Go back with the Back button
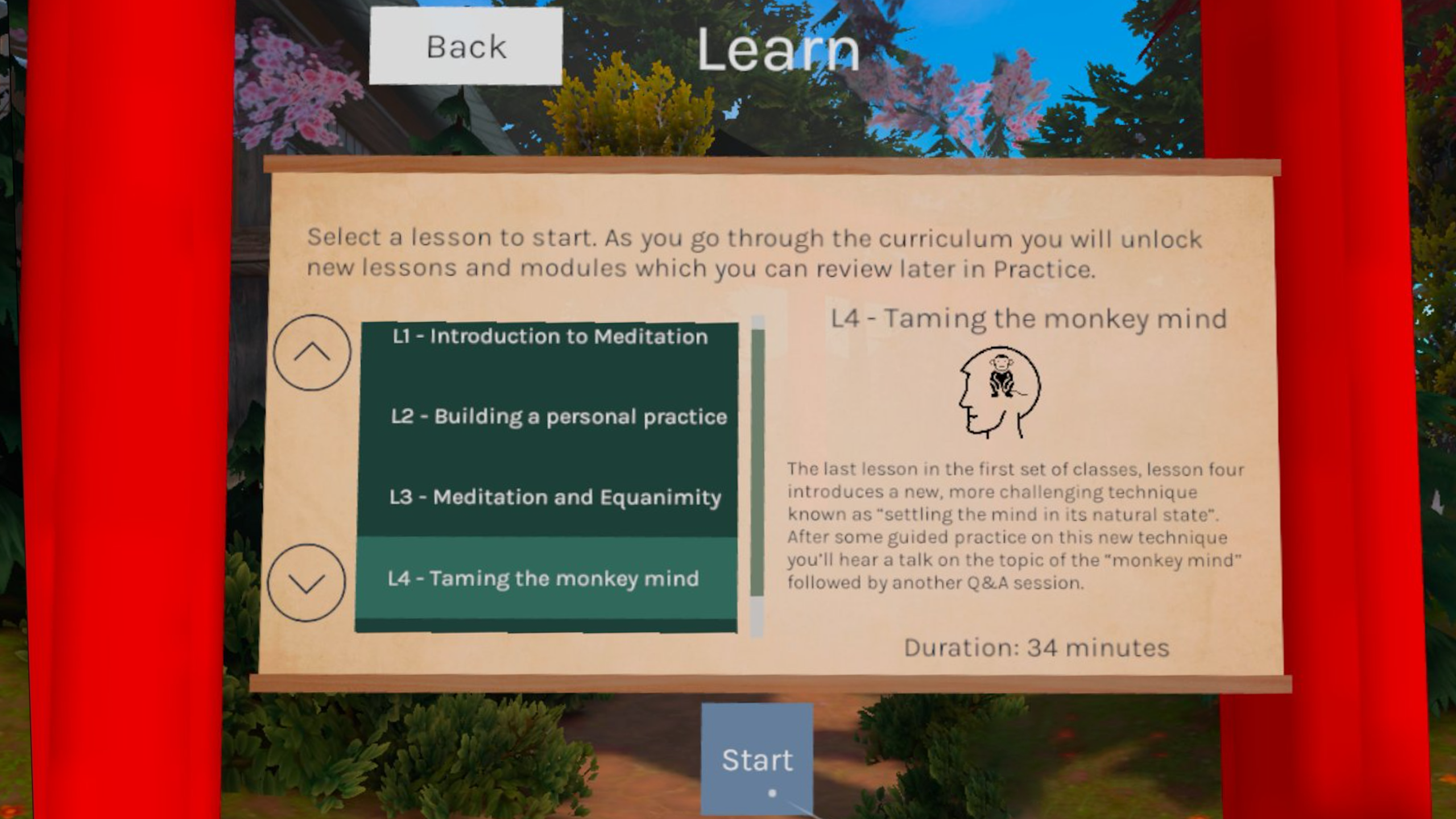This screenshot has width=1456, height=819. pyautogui.click(x=466, y=47)
